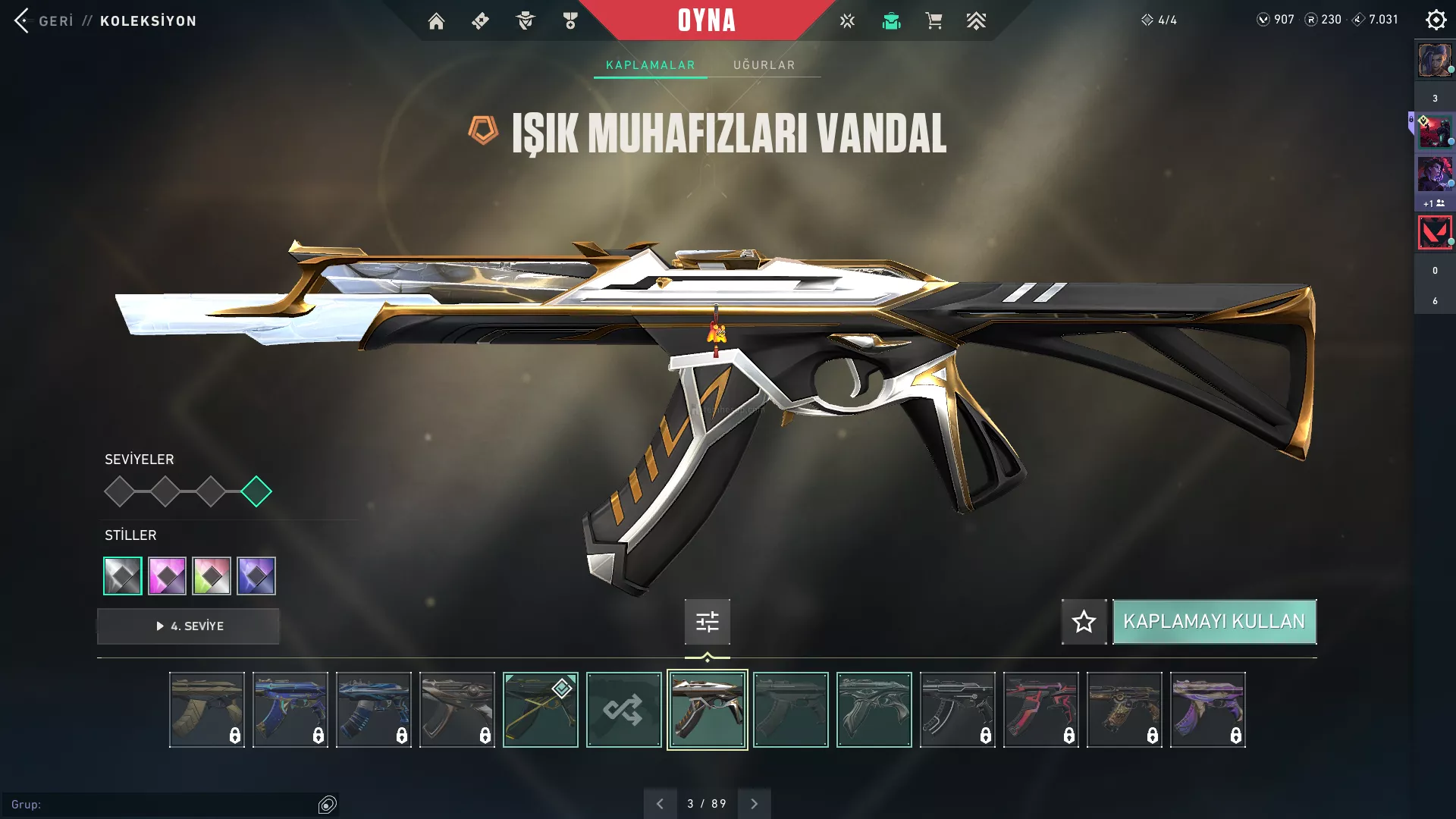This screenshot has height=819, width=1456.
Task: Select the default white style swatch
Action: [123, 576]
